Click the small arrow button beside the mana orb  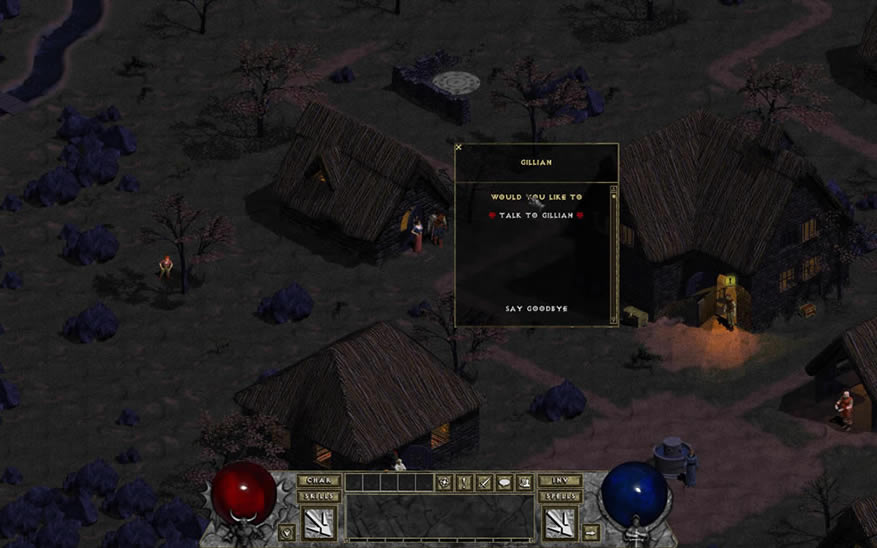pyautogui.click(x=591, y=530)
